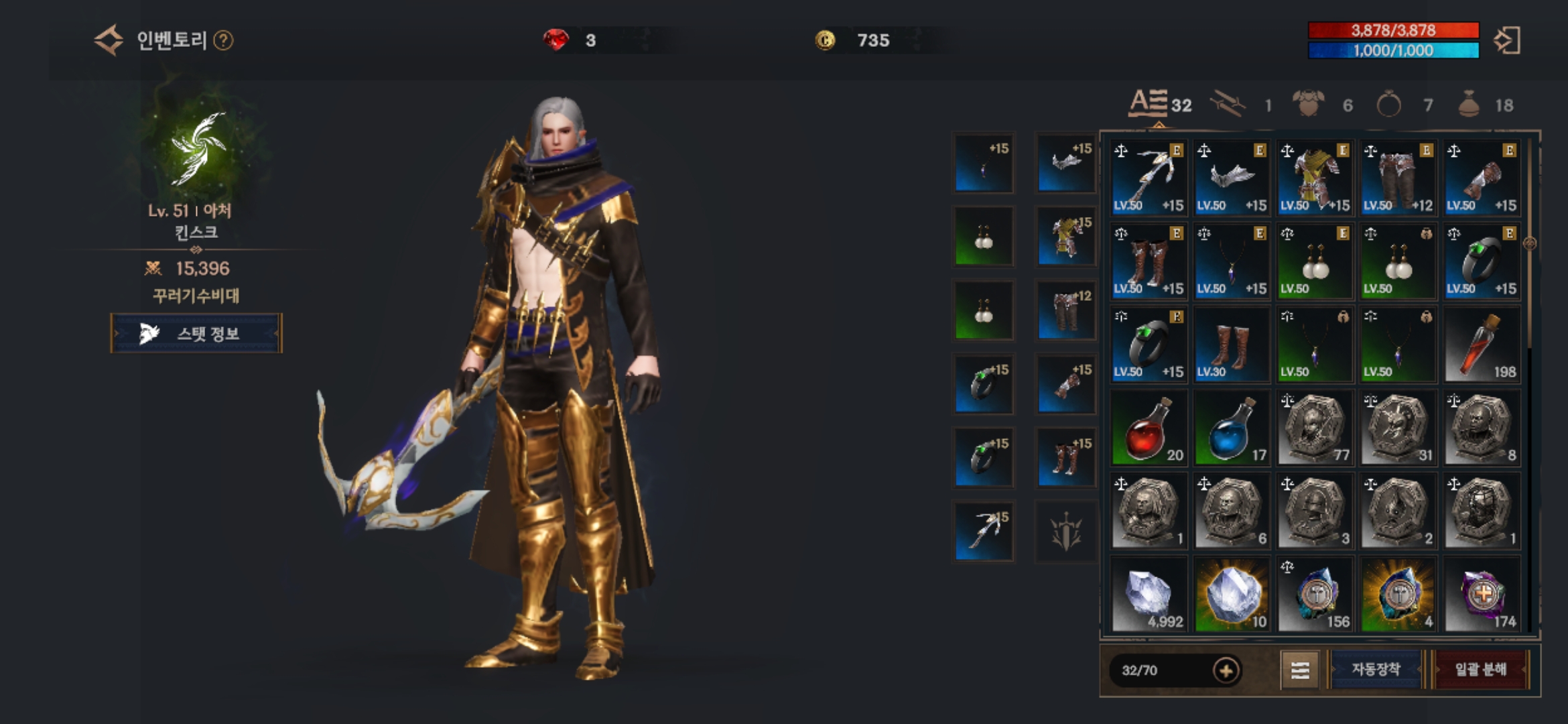Image resolution: width=1568 pixels, height=724 pixels.
Task: Switch to the armor tab
Action: [x=1308, y=105]
